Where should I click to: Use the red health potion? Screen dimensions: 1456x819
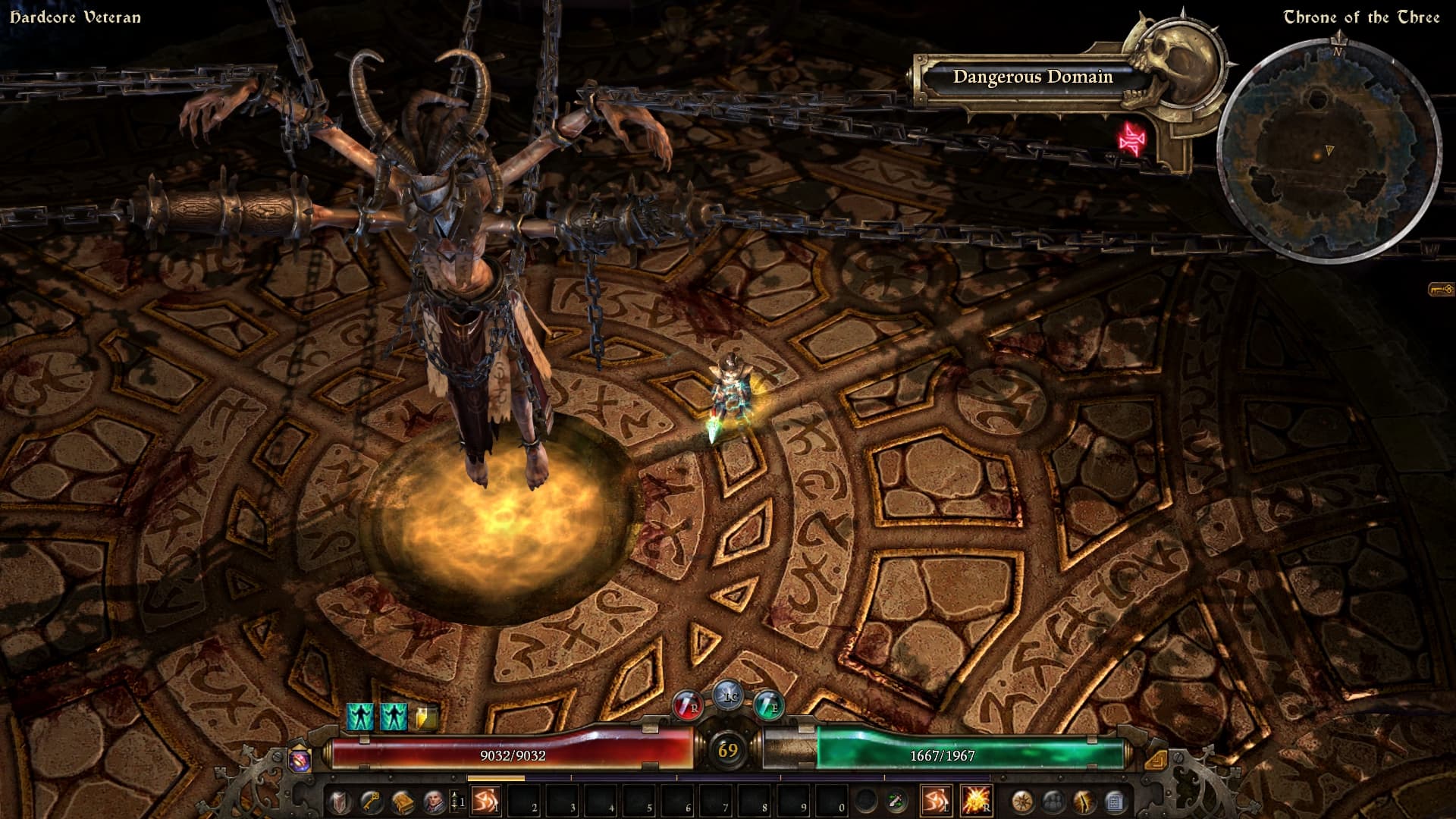[x=689, y=704]
